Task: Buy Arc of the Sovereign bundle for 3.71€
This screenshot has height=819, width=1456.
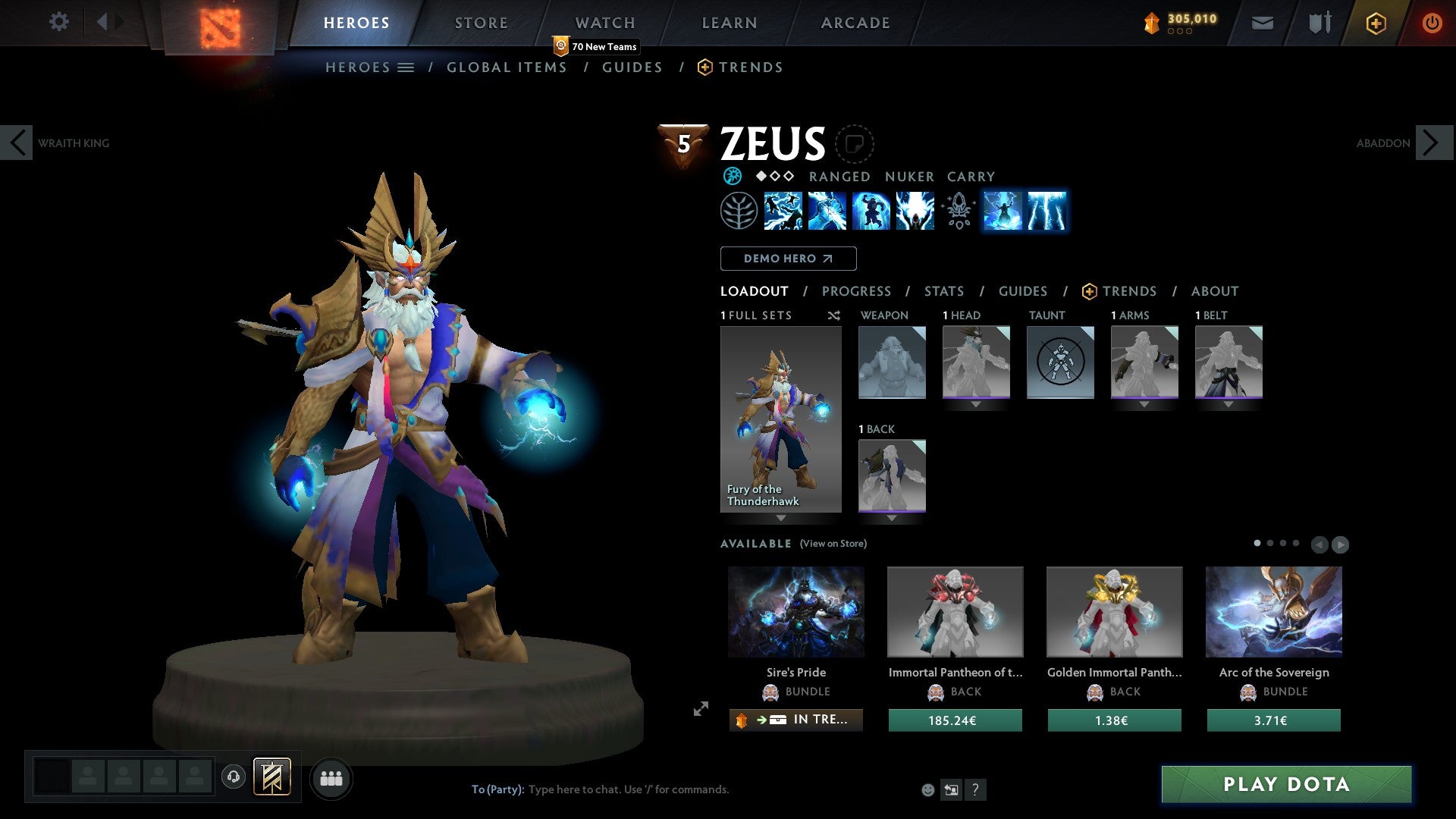Action: (x=1273, y=720)
